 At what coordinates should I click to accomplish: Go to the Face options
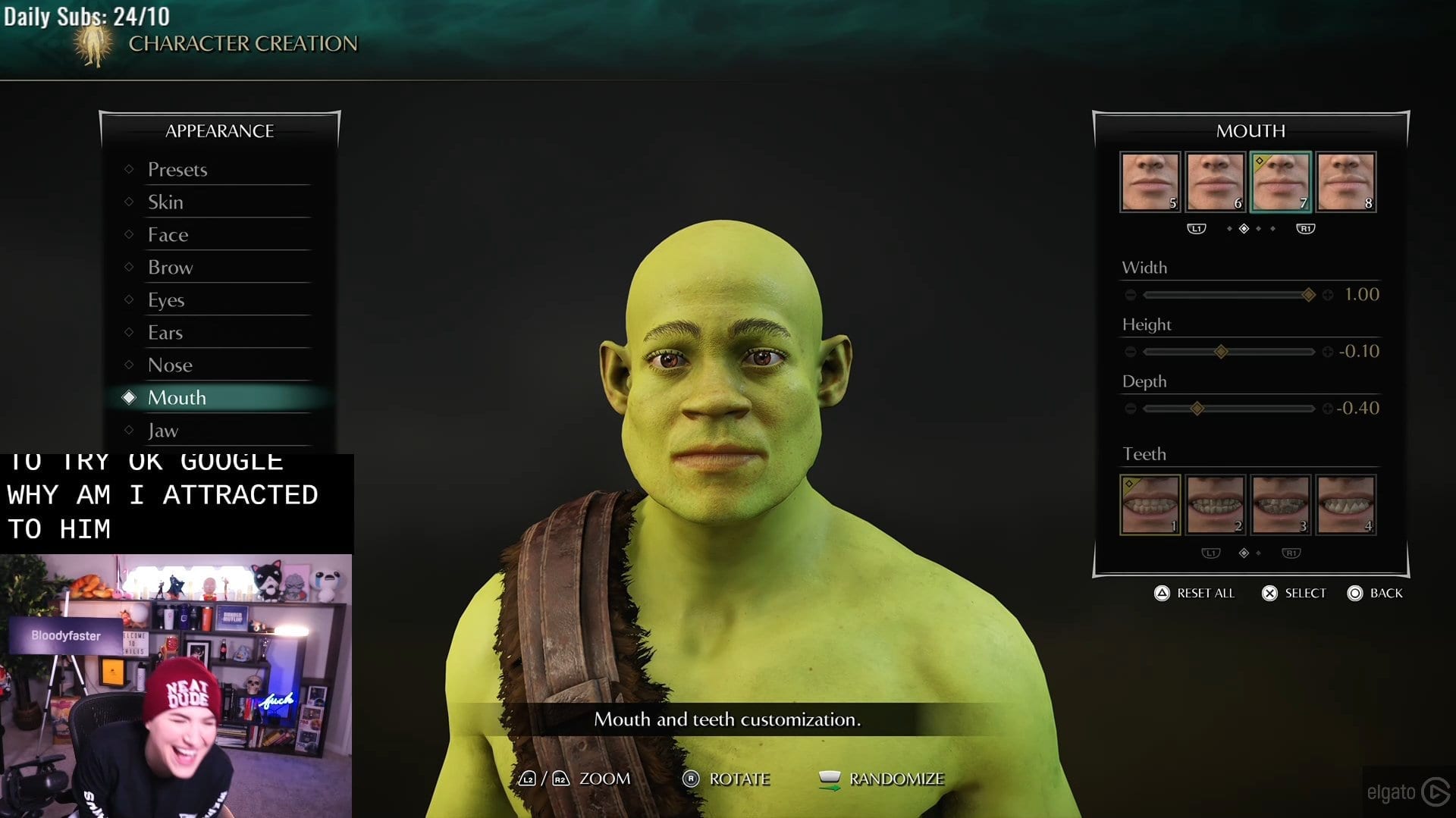click(168, 234)
